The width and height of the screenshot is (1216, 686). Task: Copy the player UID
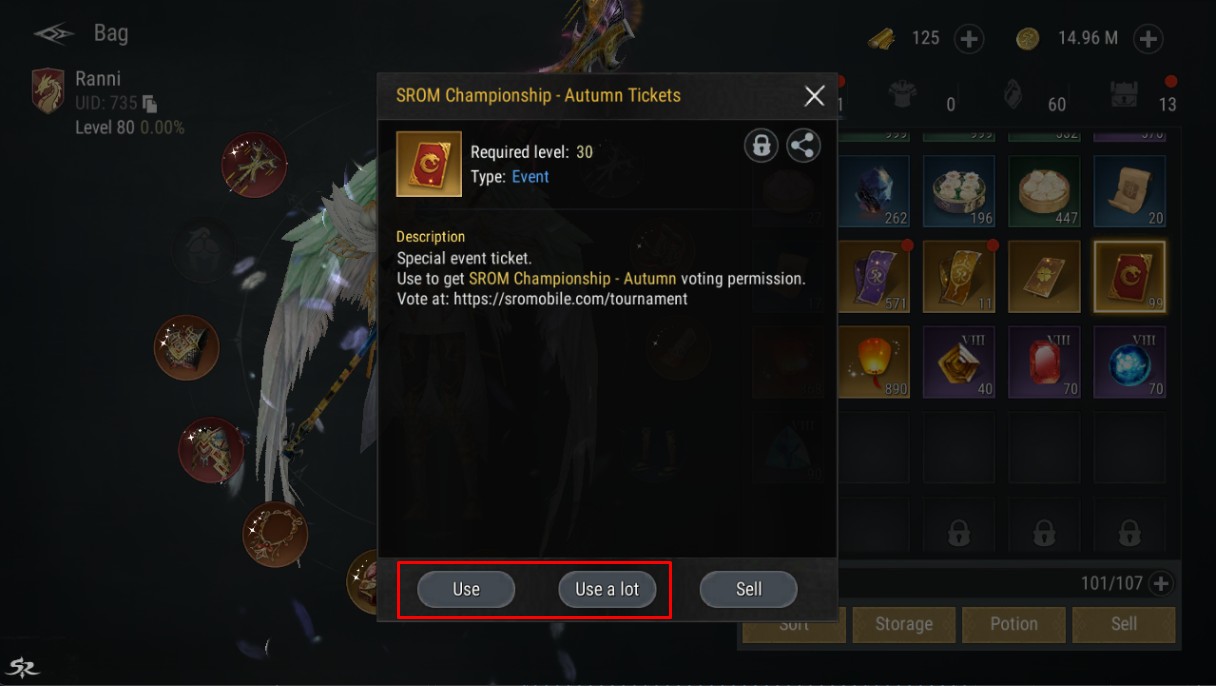click(150, 103)
